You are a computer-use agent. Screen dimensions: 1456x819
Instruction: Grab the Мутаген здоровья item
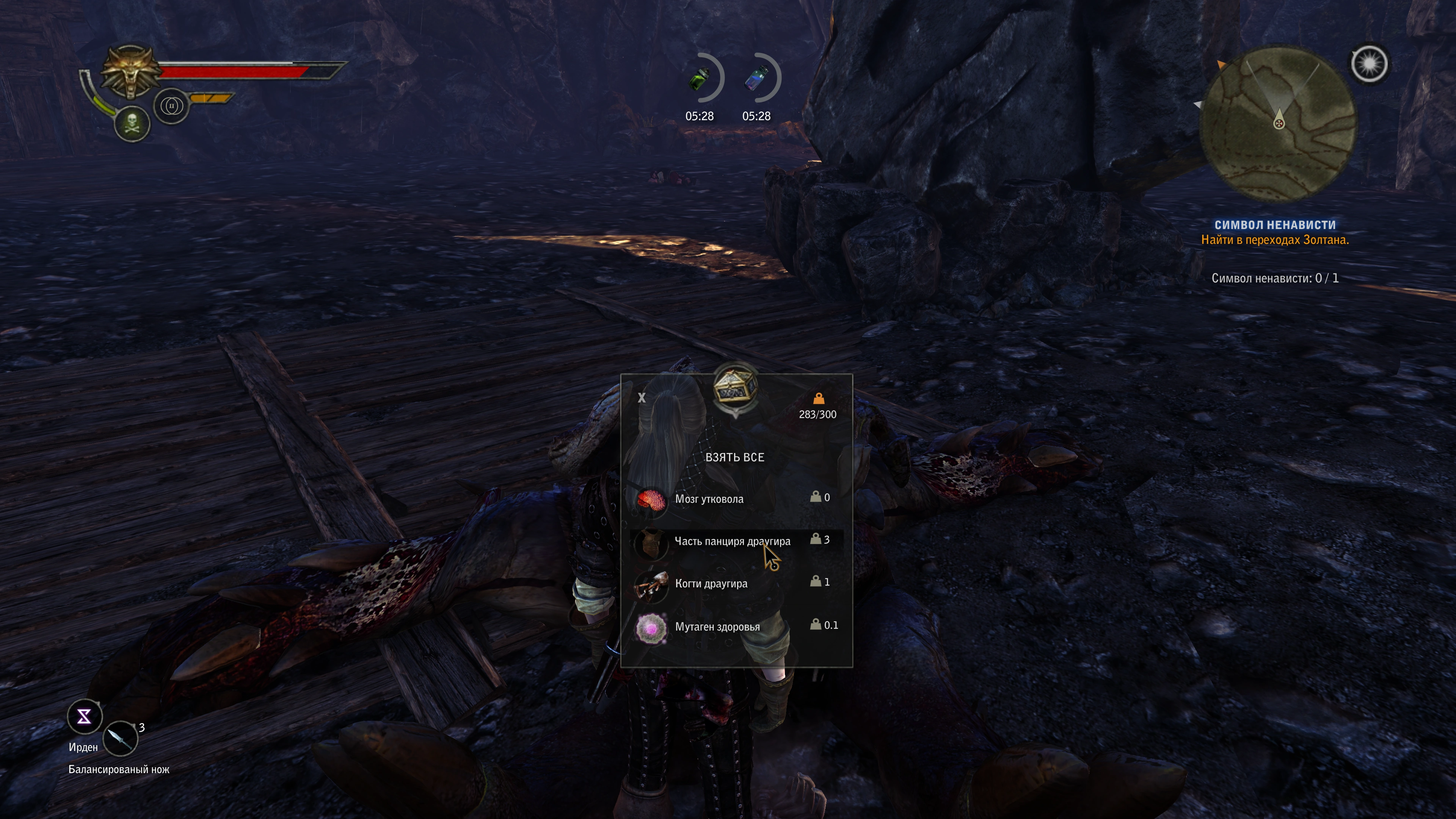(717, 627)
